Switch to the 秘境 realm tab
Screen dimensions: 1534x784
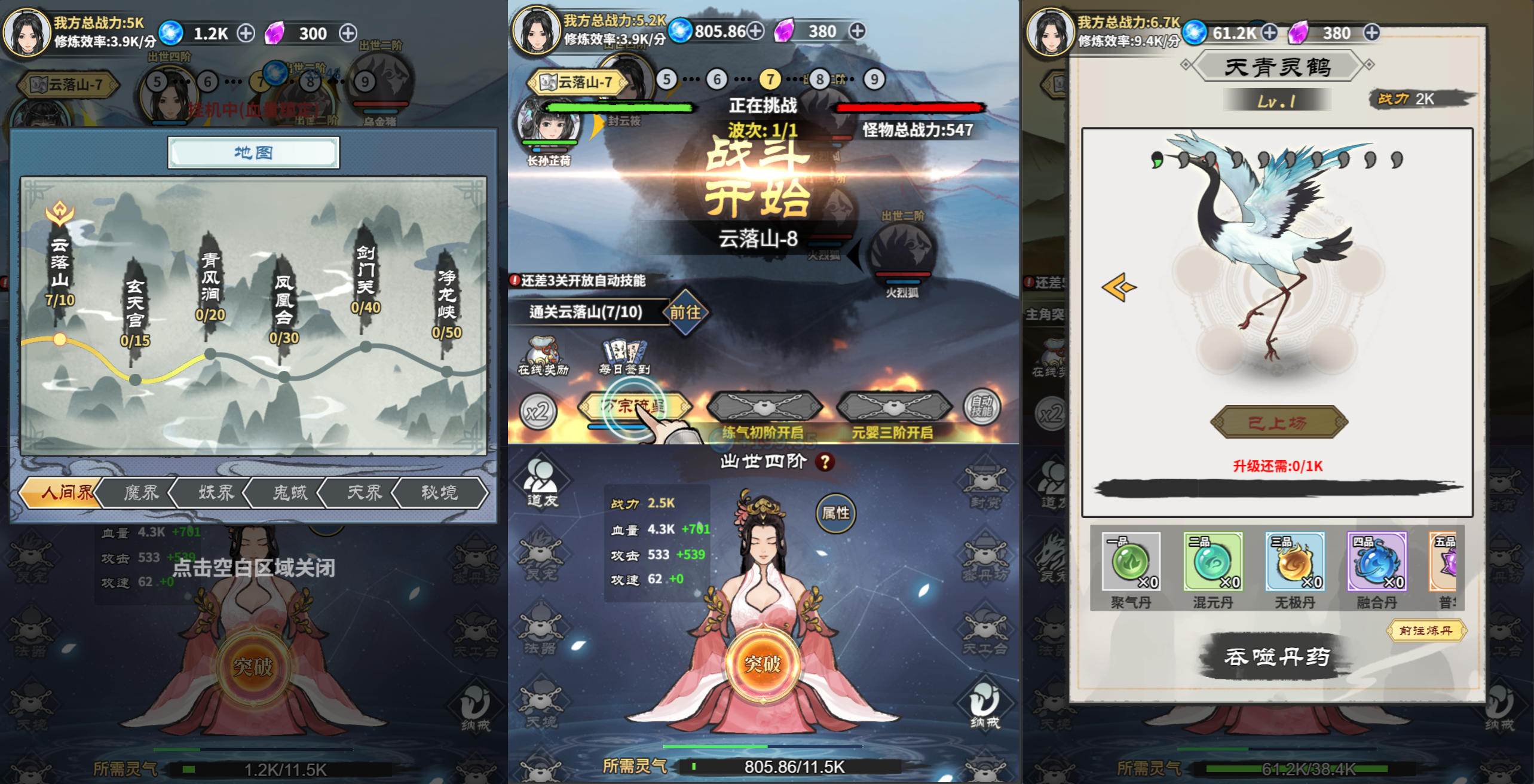click(x=442, y=493)
